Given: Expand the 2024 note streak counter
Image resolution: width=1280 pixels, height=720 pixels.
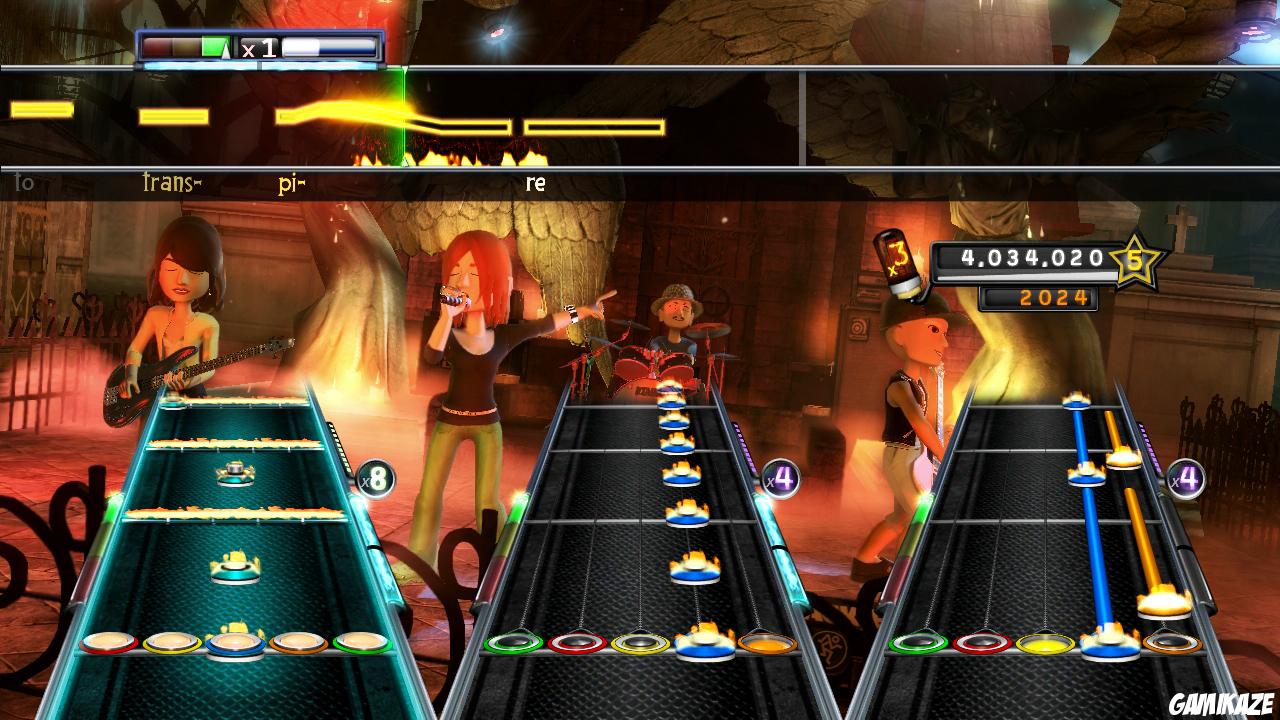Looking at the screenshot, I should (x=1035, y=298).
